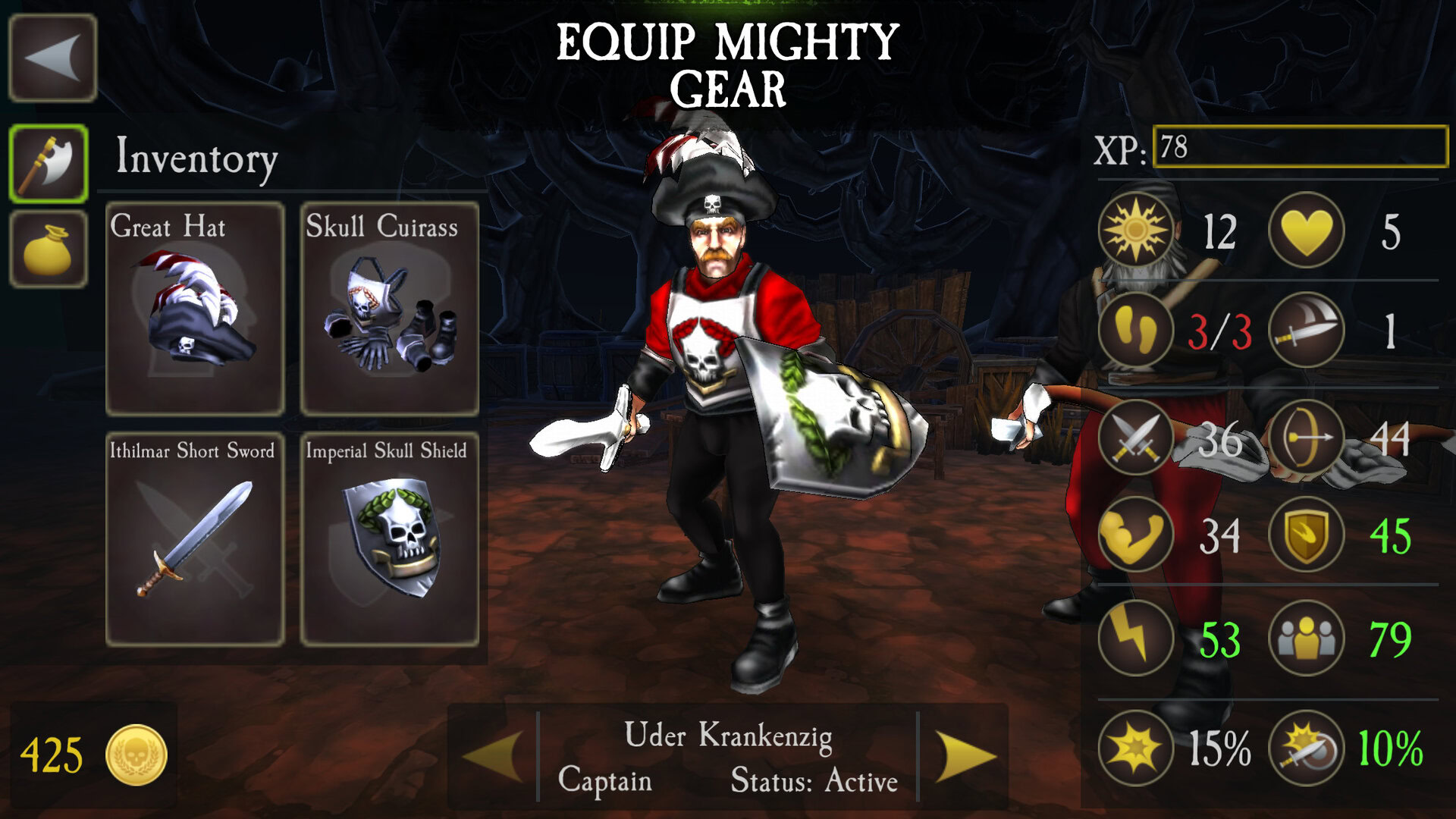Open the three-people leadership icon
1456x819 pixels.
click(1306, 638)
